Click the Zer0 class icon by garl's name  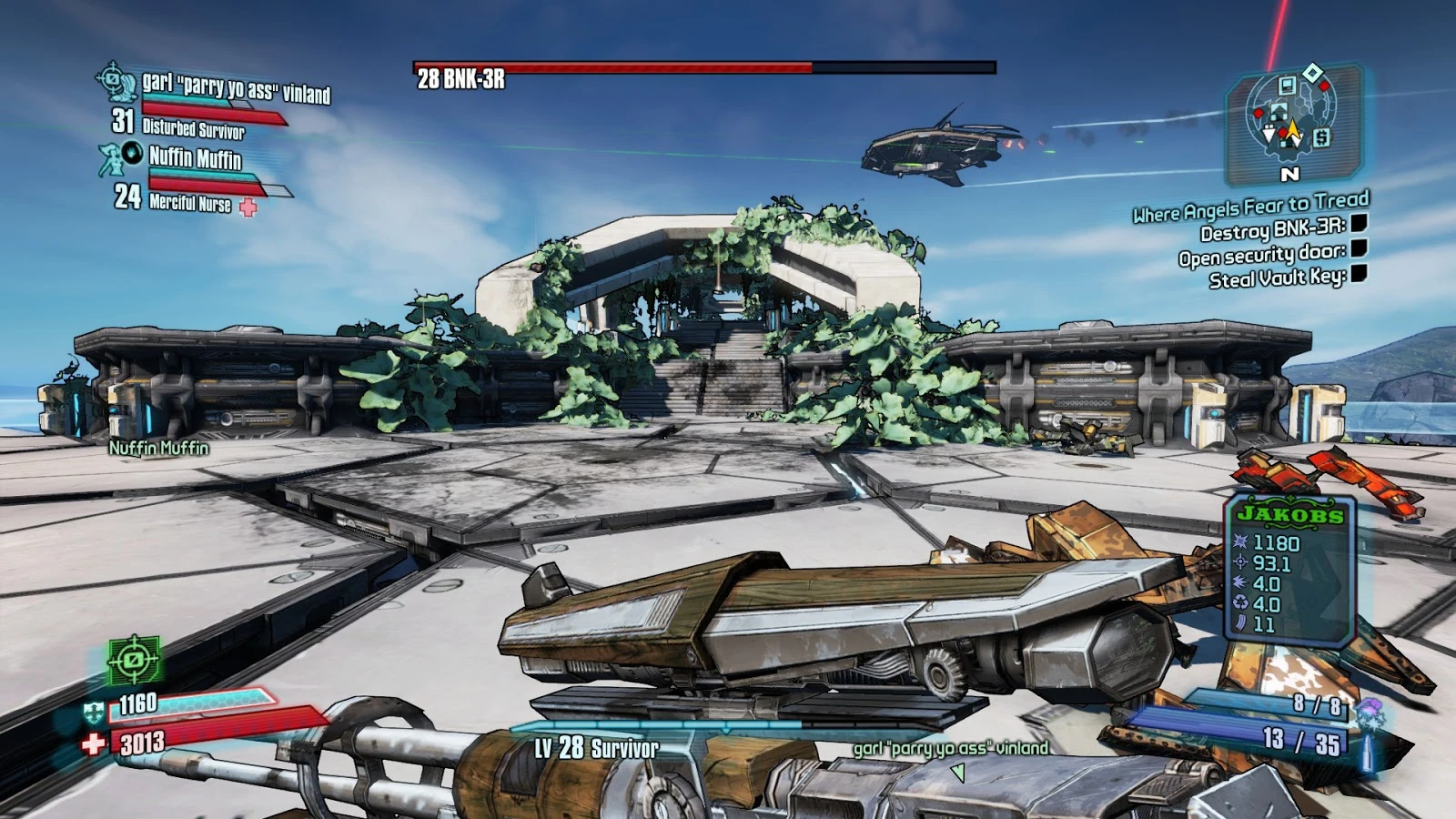[116, 82]
